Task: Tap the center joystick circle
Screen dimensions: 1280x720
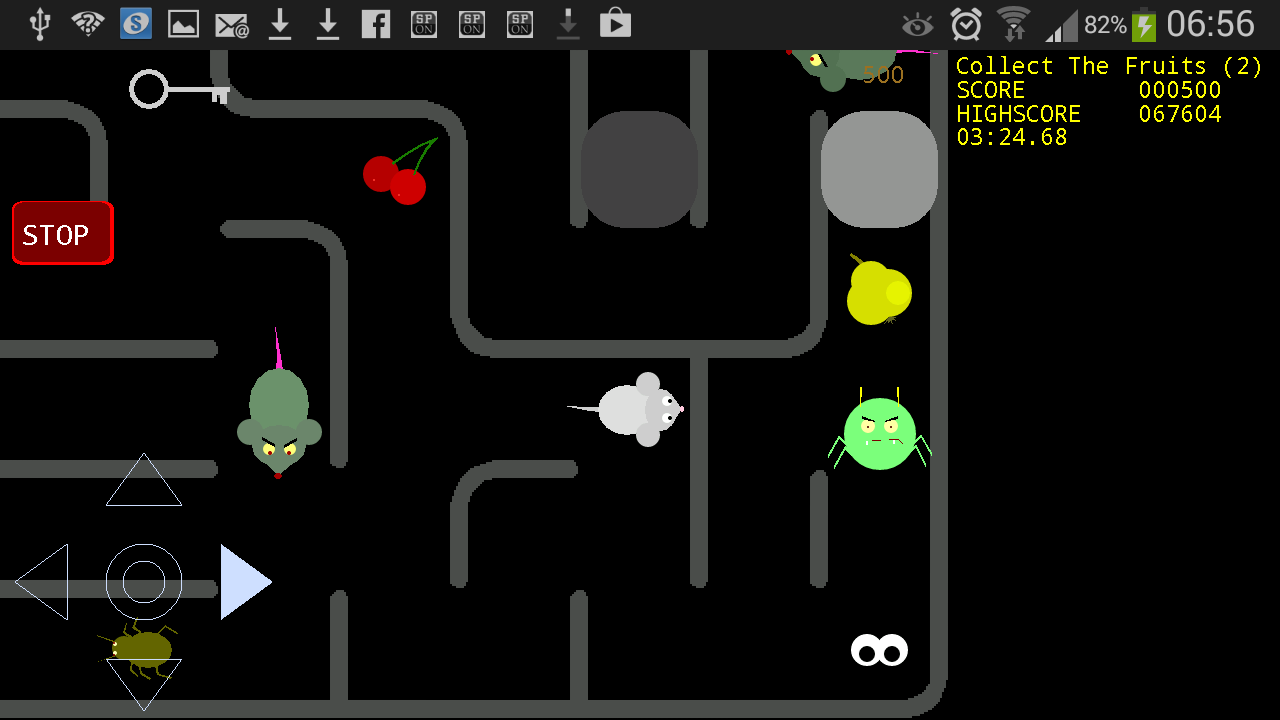Action: coord(143,583)
